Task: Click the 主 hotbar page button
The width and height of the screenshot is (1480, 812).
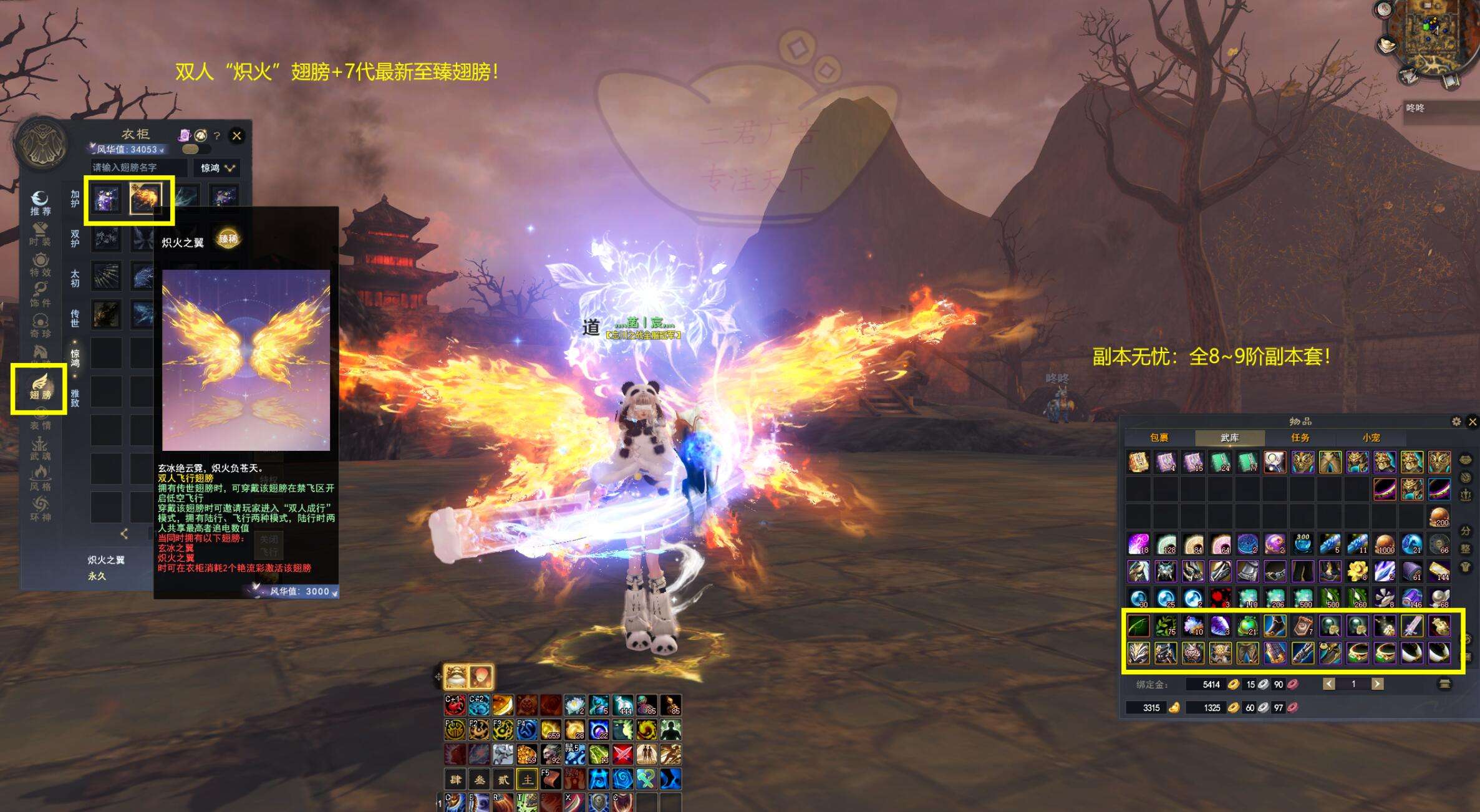Action: click(x=528, y=779)
